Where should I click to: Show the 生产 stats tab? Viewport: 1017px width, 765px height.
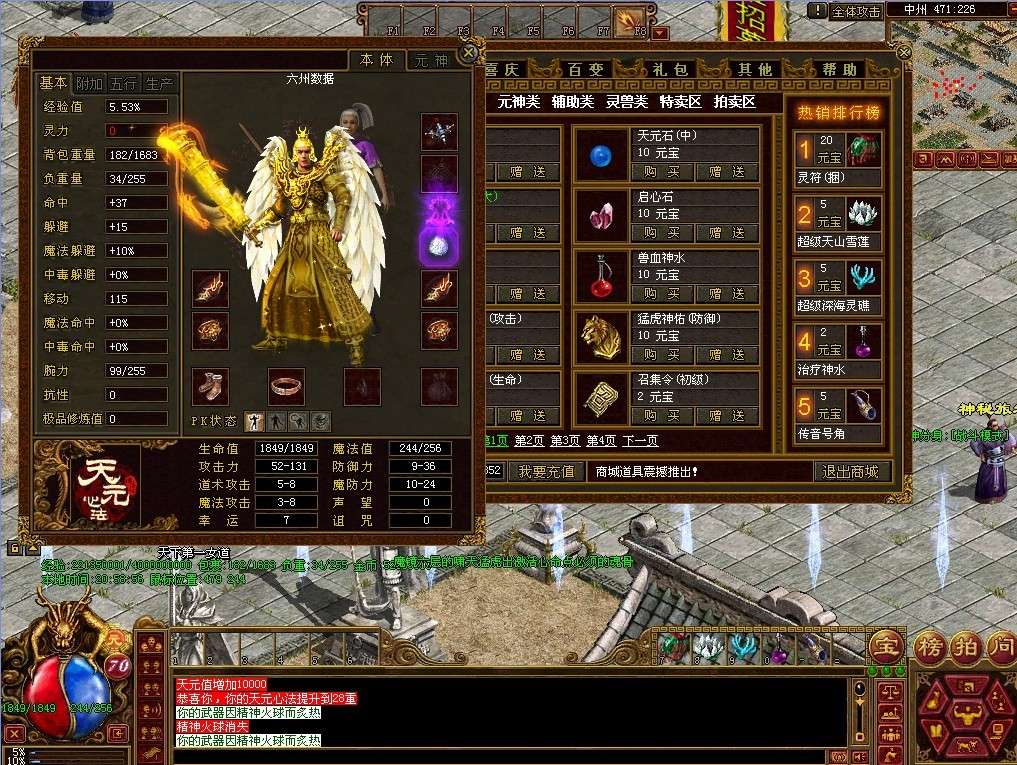159,84
